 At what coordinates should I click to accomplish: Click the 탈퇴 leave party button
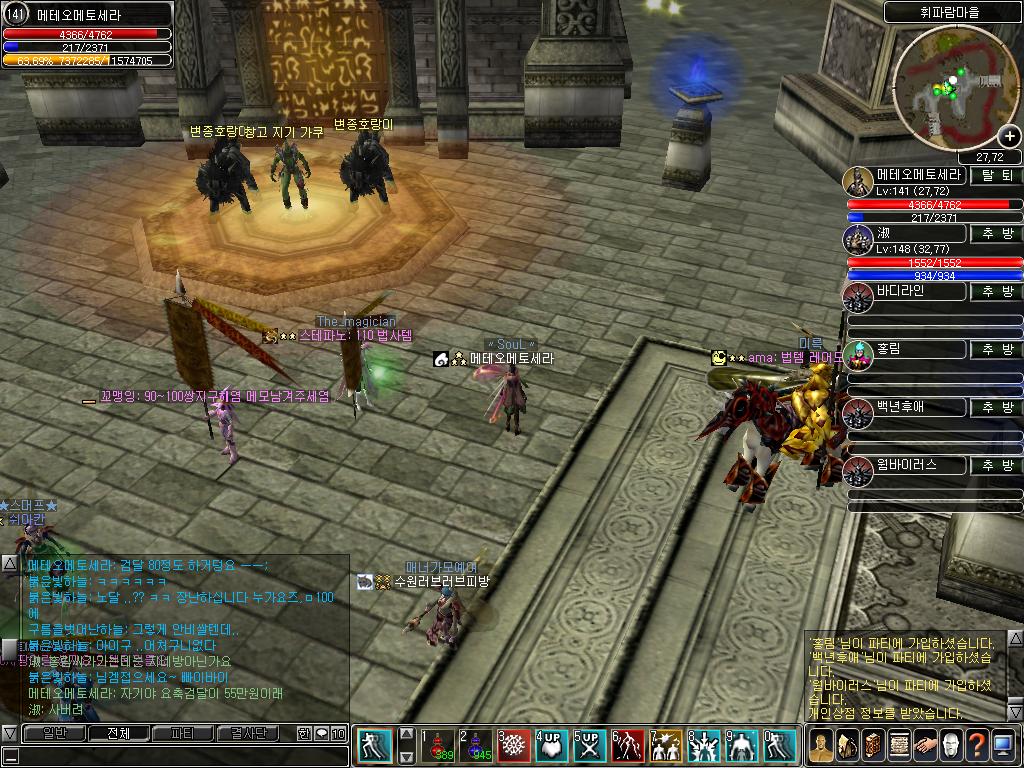(996, 175)
